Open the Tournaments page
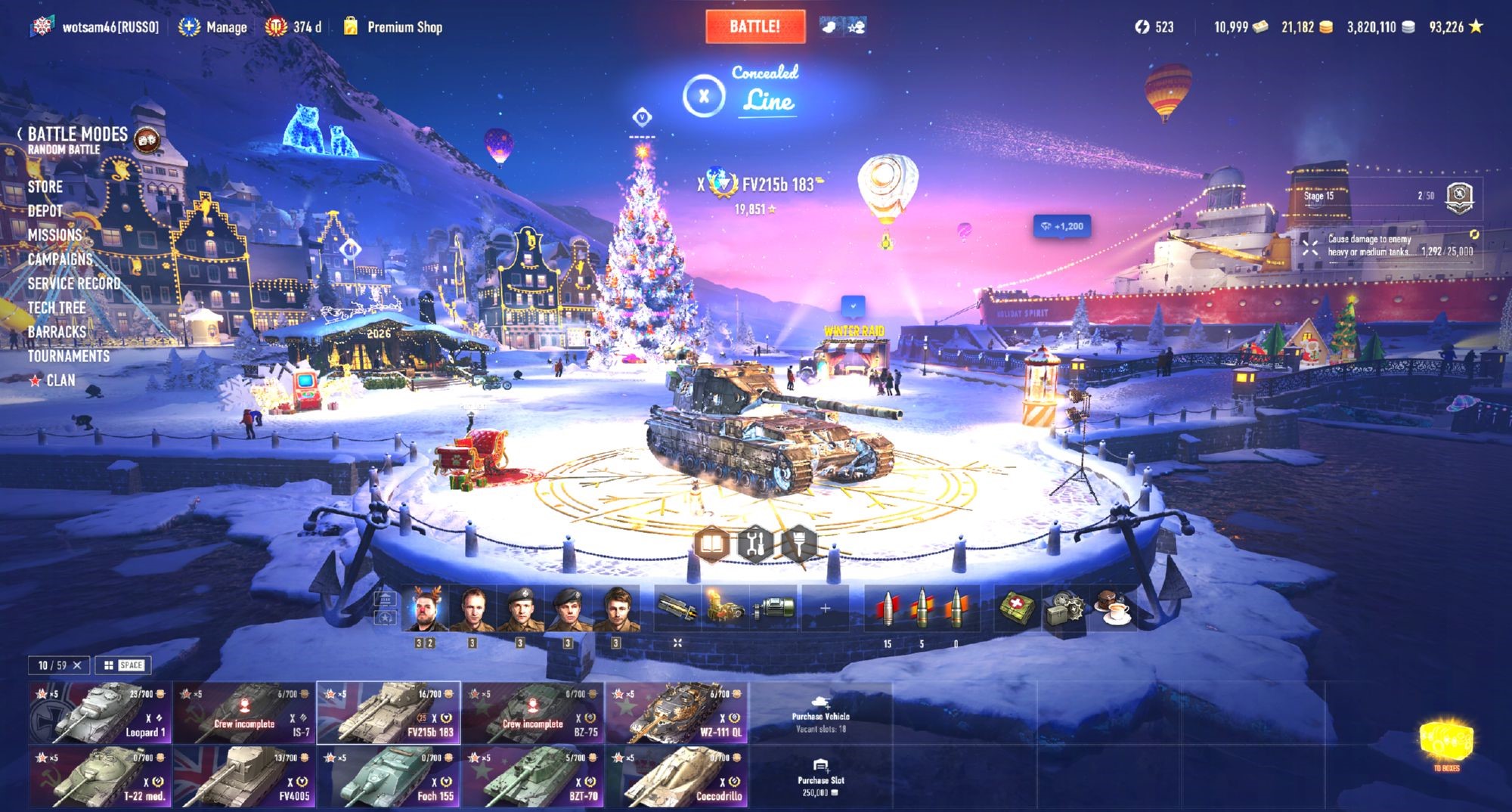1512x812 pixels. pos(69,356)
